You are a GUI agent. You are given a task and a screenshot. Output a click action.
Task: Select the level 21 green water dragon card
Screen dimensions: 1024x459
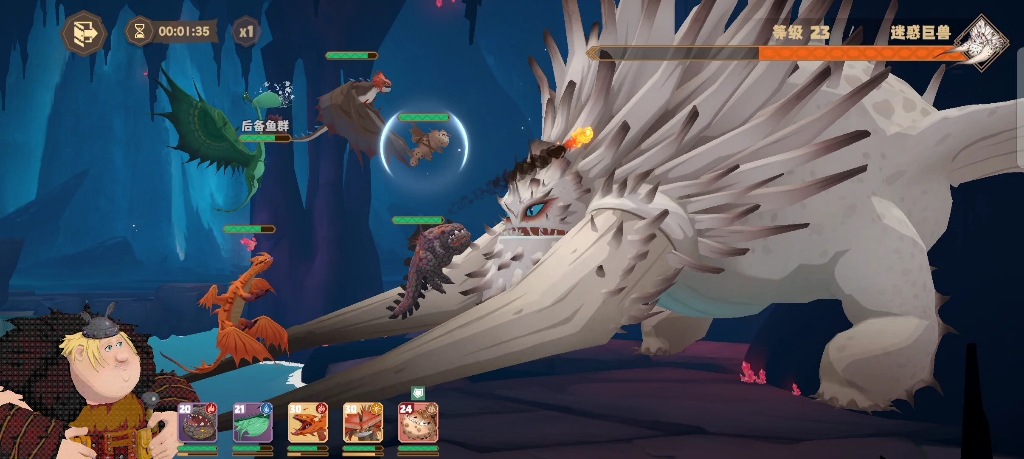pyautogui.click(x=252, y=423)
